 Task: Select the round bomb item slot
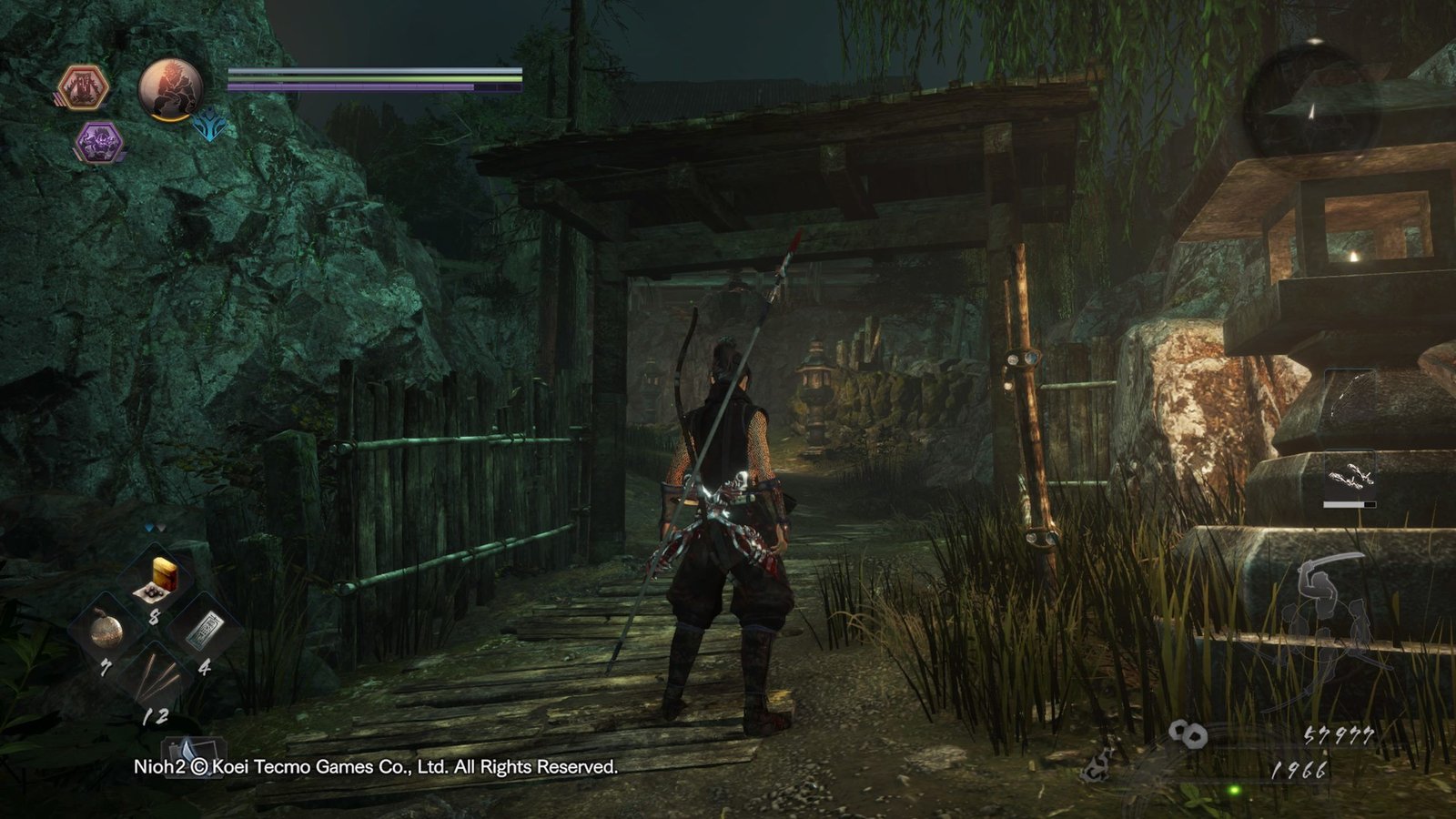tap(105, 629)
